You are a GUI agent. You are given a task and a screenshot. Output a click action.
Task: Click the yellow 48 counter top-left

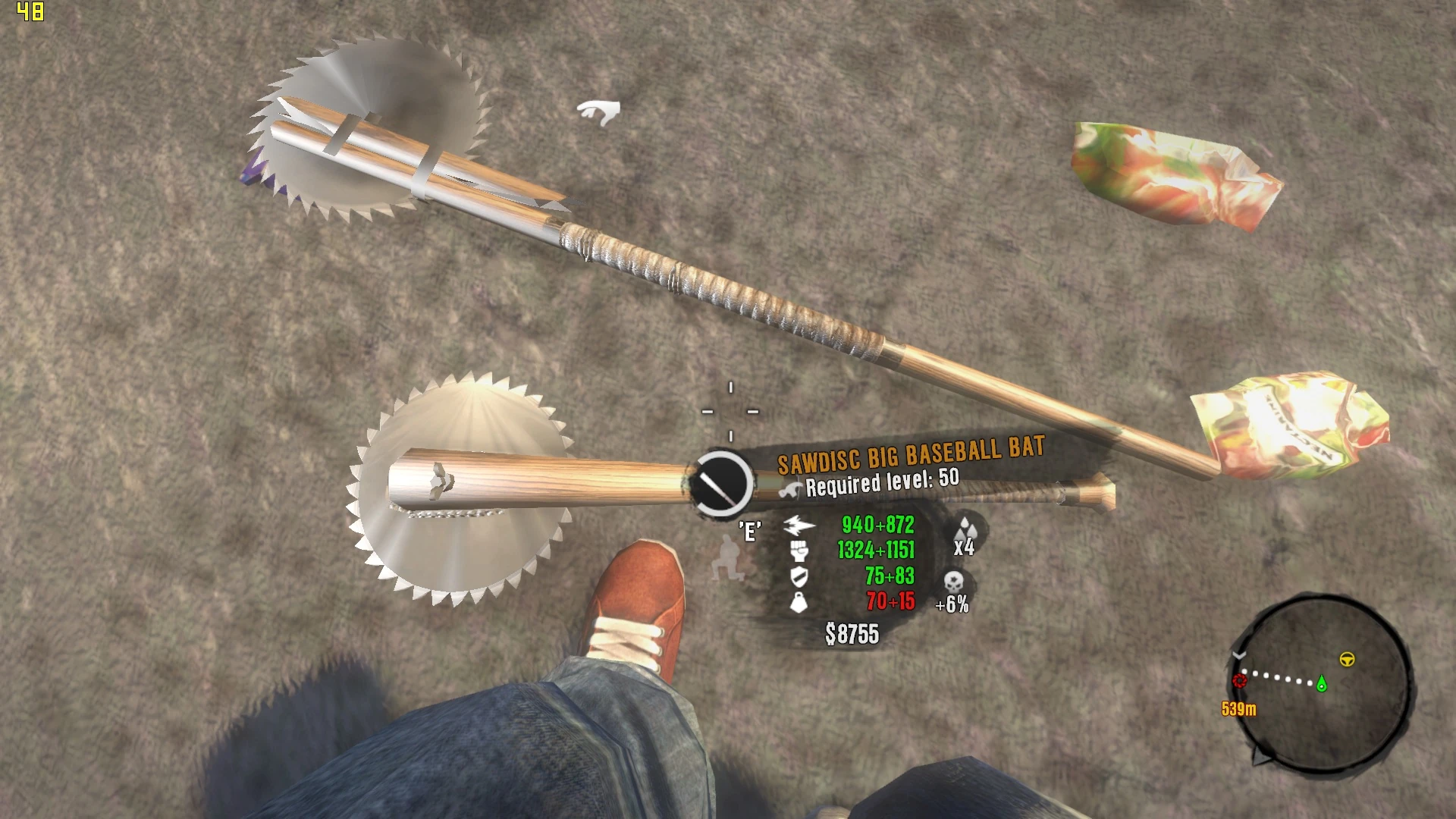(29, 12)
